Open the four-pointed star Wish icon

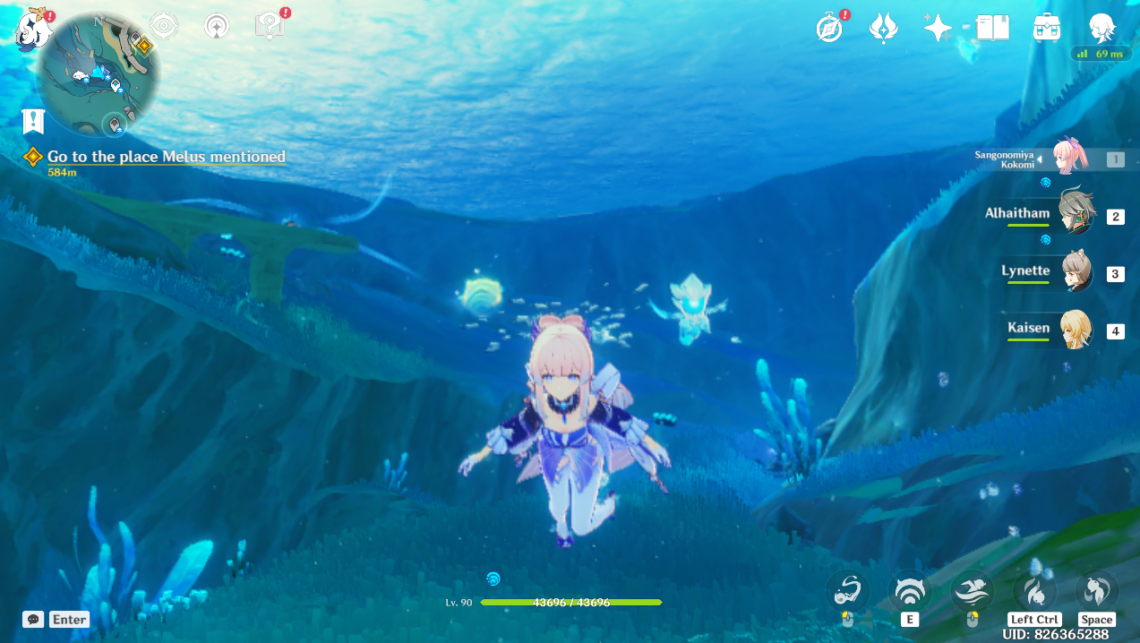pyautogui.click(x=937, y=28)
